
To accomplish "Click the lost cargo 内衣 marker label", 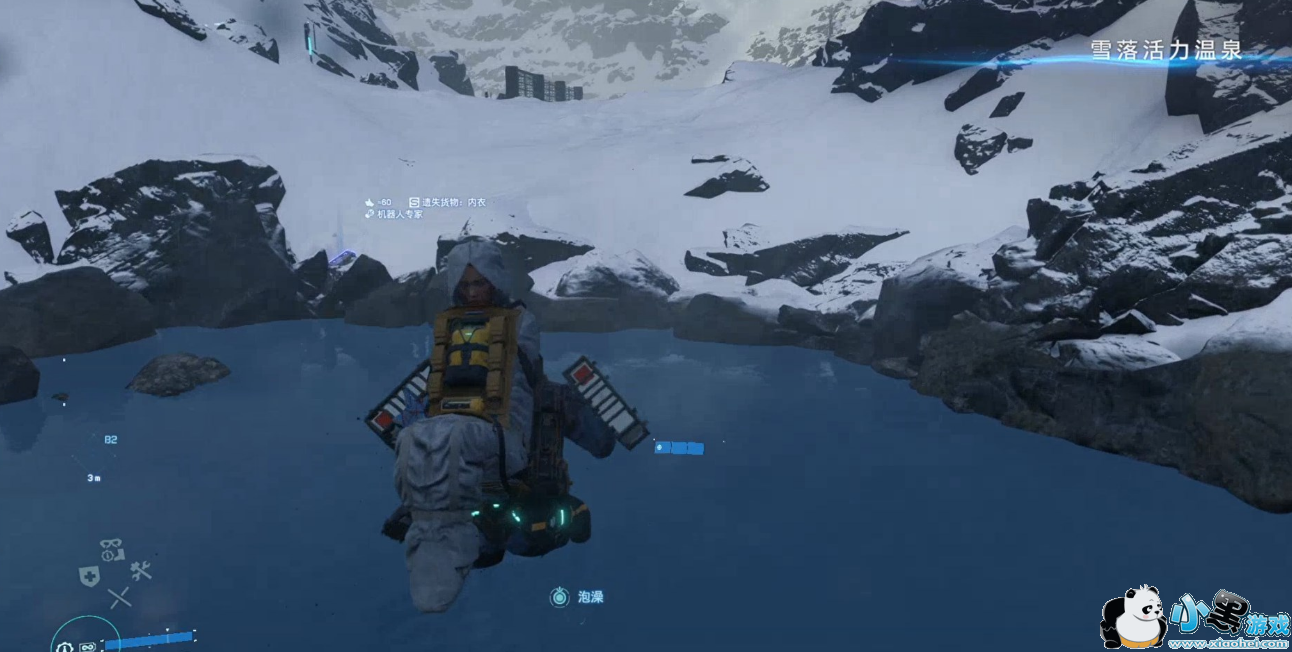I will [x=454, y=202].
